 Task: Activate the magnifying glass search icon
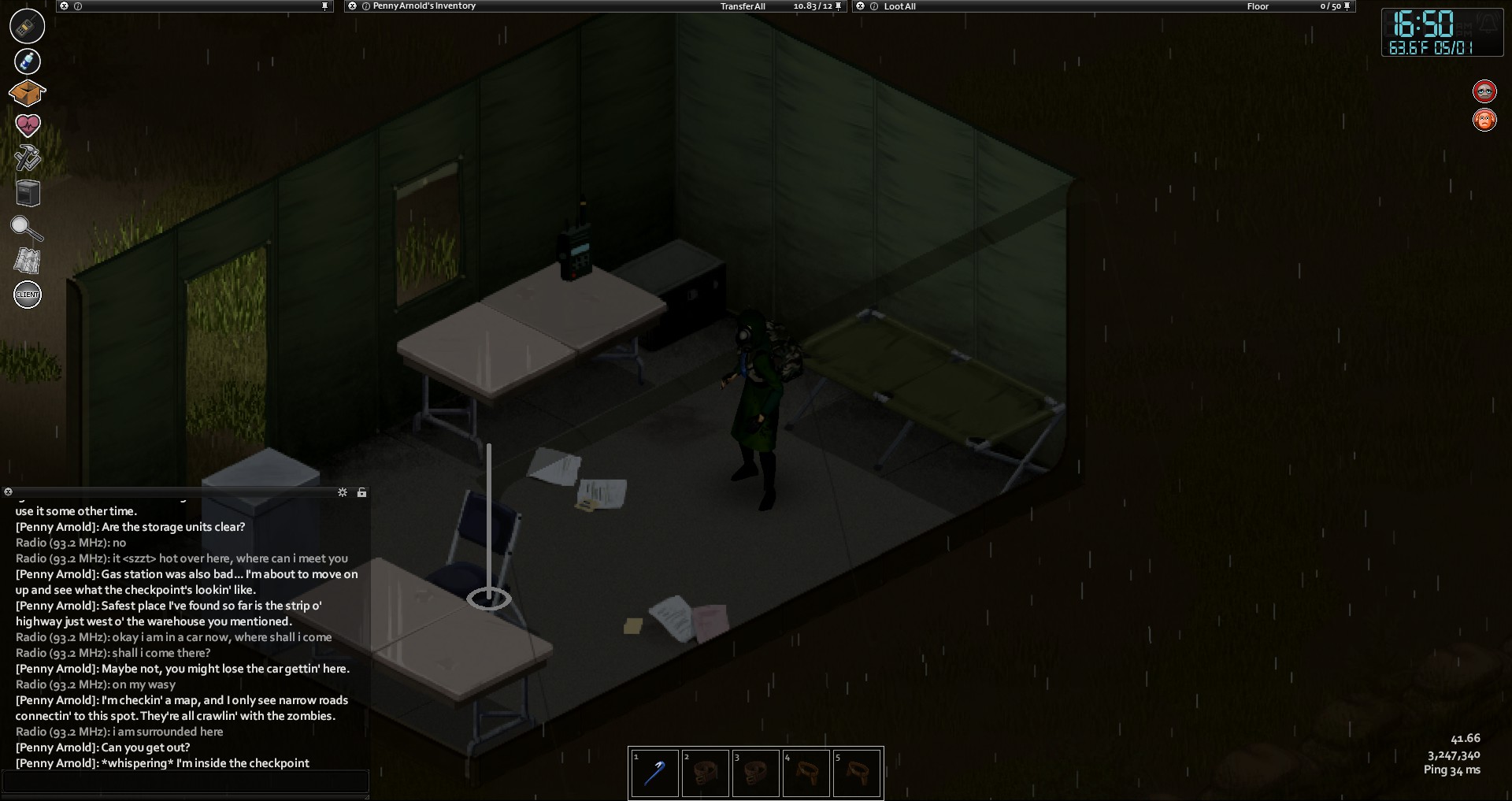pos(27,228)
